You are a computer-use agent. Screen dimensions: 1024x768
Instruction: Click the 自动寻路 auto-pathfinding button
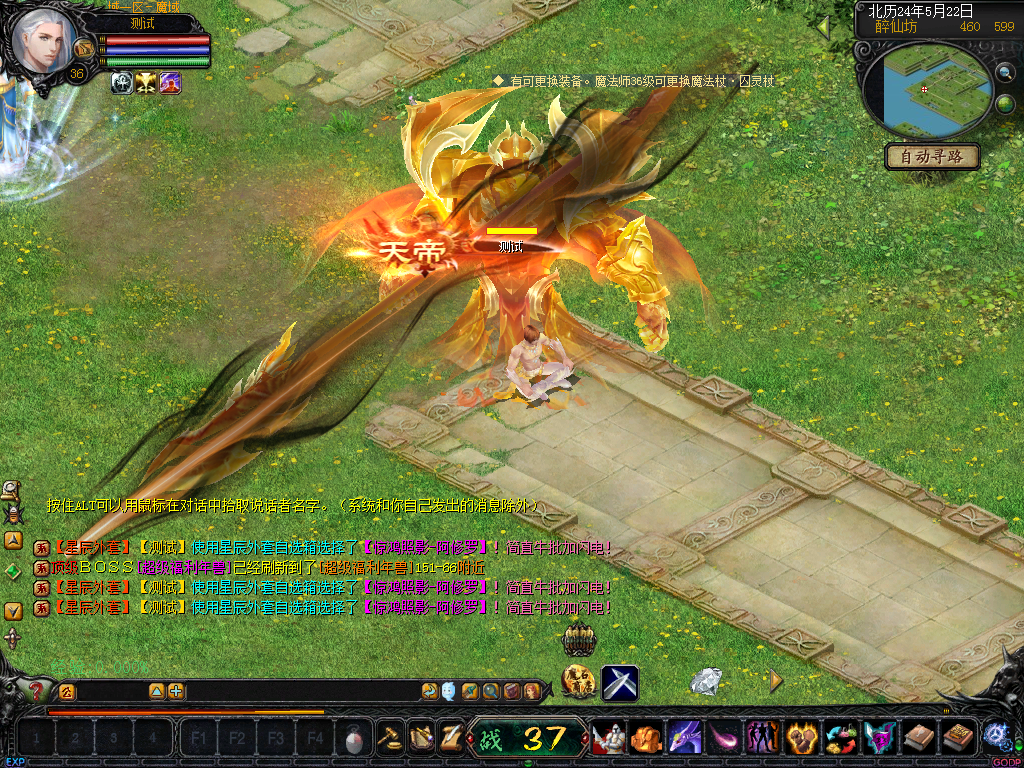(932, 157)
